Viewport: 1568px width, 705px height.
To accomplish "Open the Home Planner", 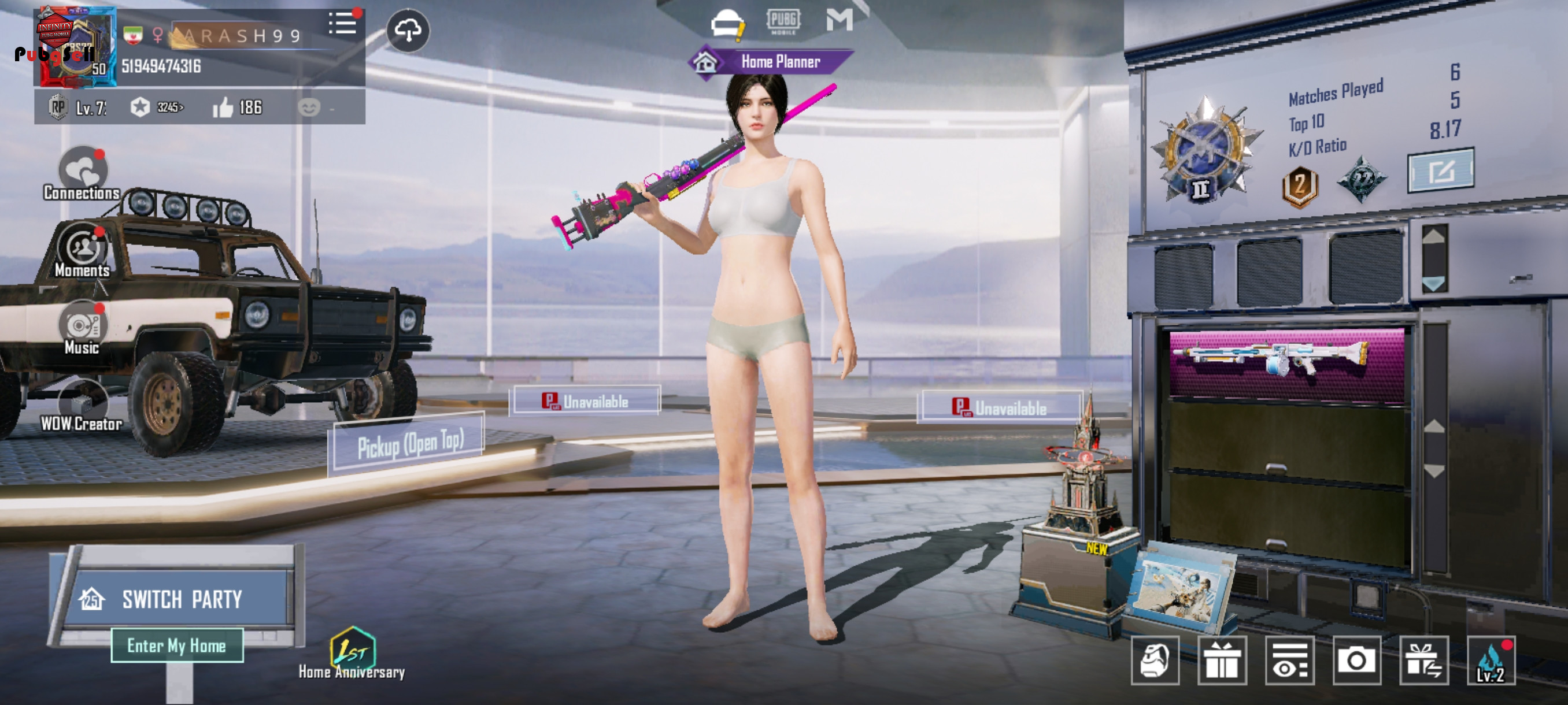I will 771,61.
